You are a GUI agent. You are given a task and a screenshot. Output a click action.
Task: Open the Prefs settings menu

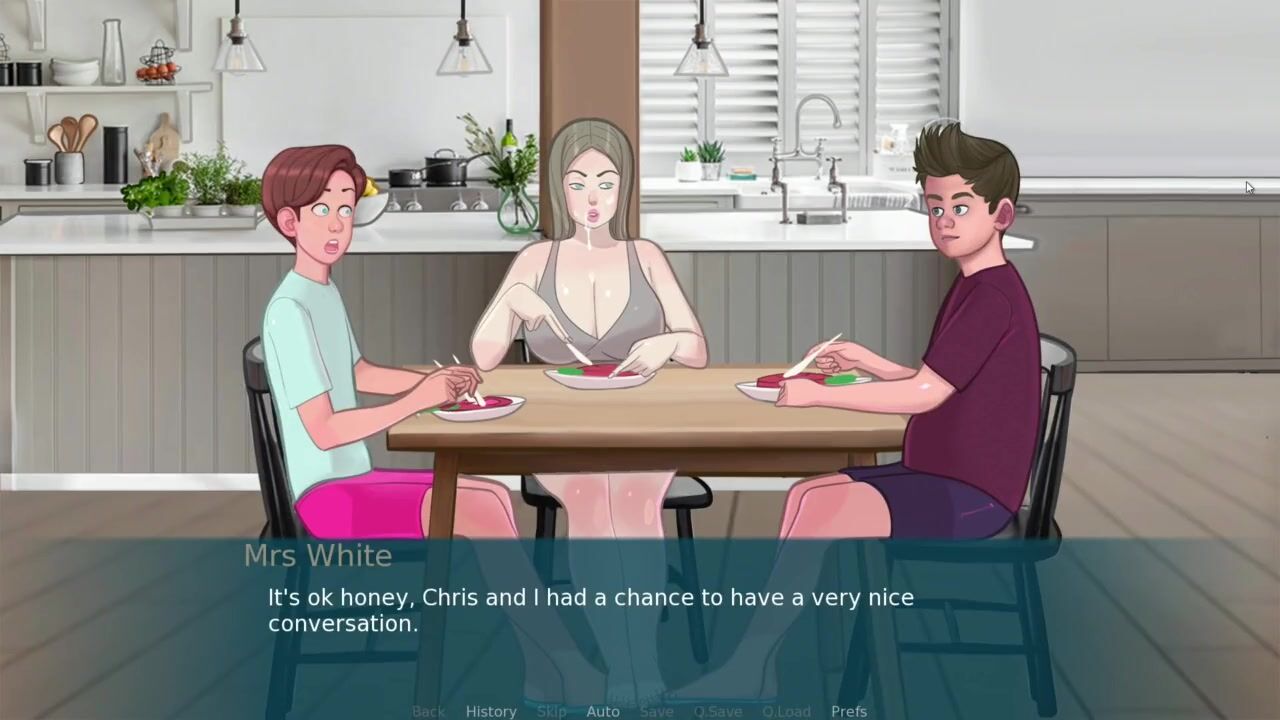tap(849, 711)
